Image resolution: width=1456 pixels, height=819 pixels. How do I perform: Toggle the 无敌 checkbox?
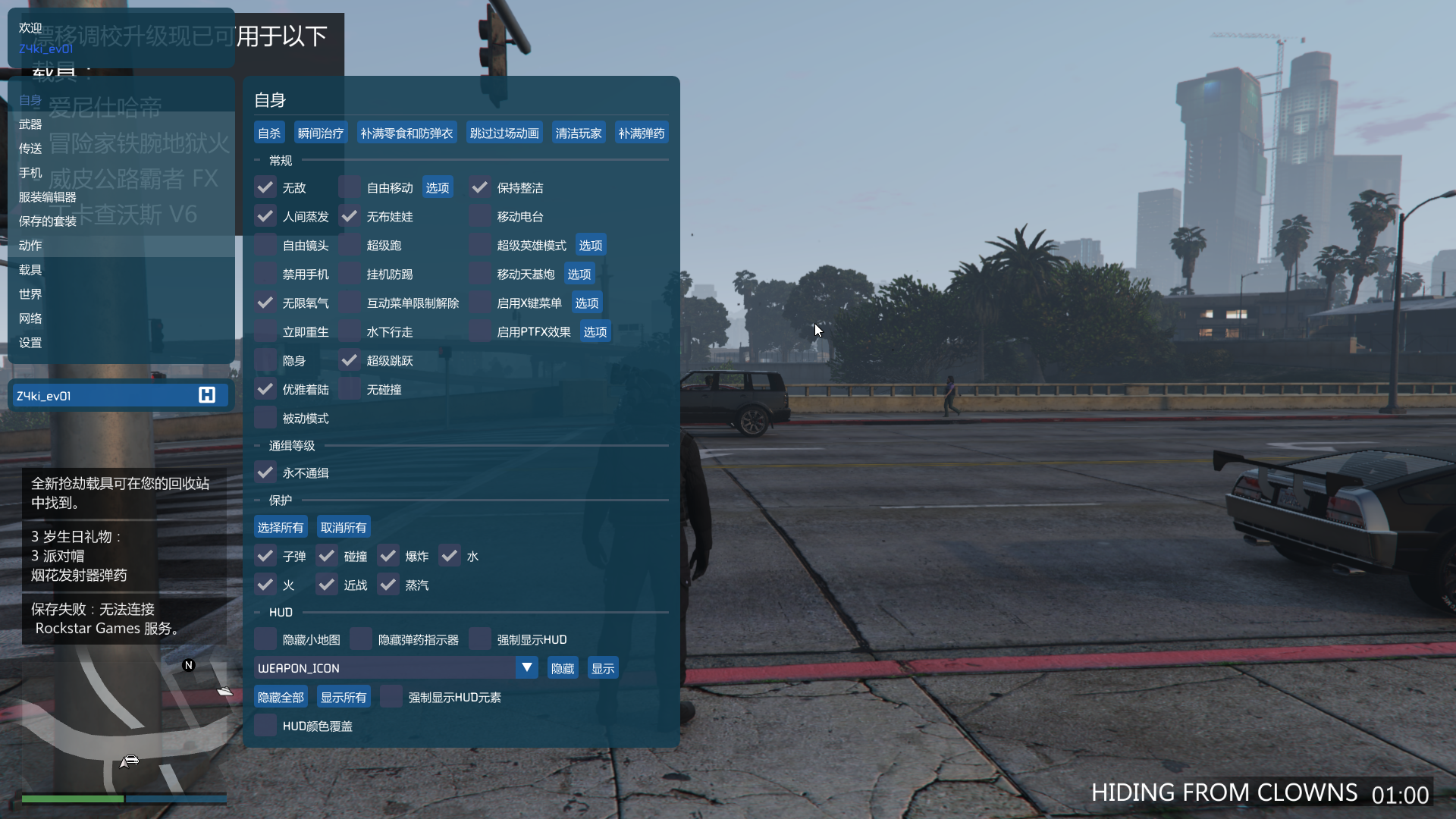coord(265,187)
